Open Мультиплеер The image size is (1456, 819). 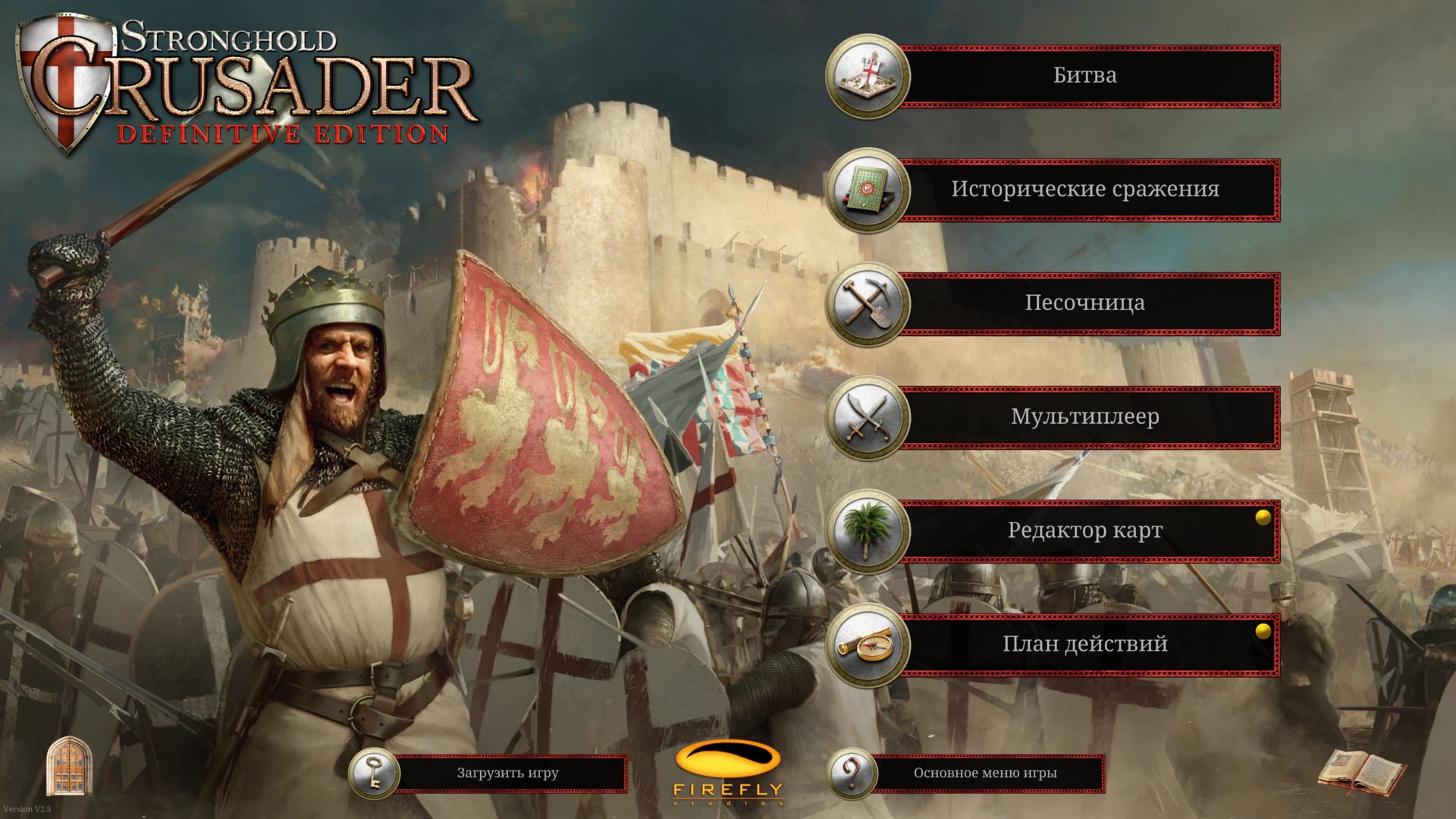(1084, 417)
